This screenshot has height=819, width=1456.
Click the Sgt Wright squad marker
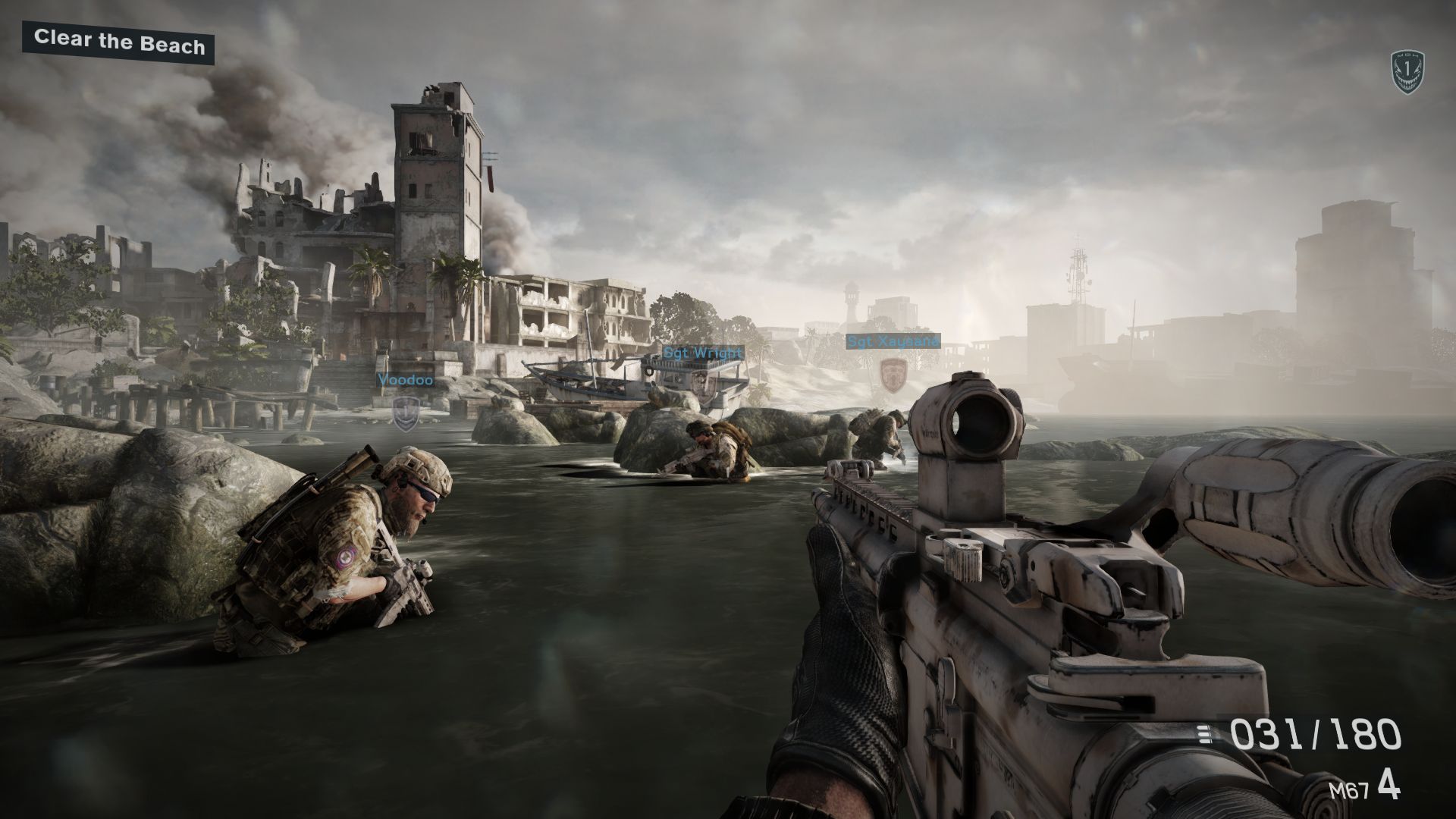tap(702, 353)
